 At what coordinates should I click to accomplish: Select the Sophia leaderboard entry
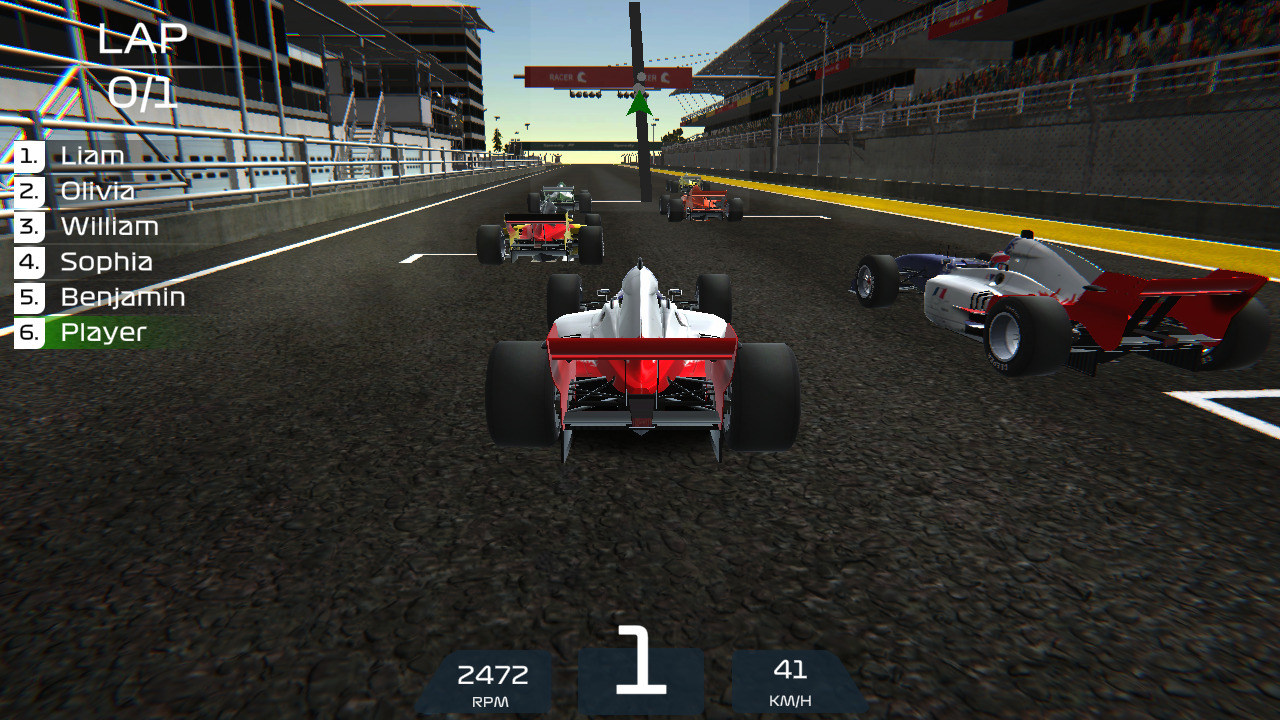(x=106, y=261)
